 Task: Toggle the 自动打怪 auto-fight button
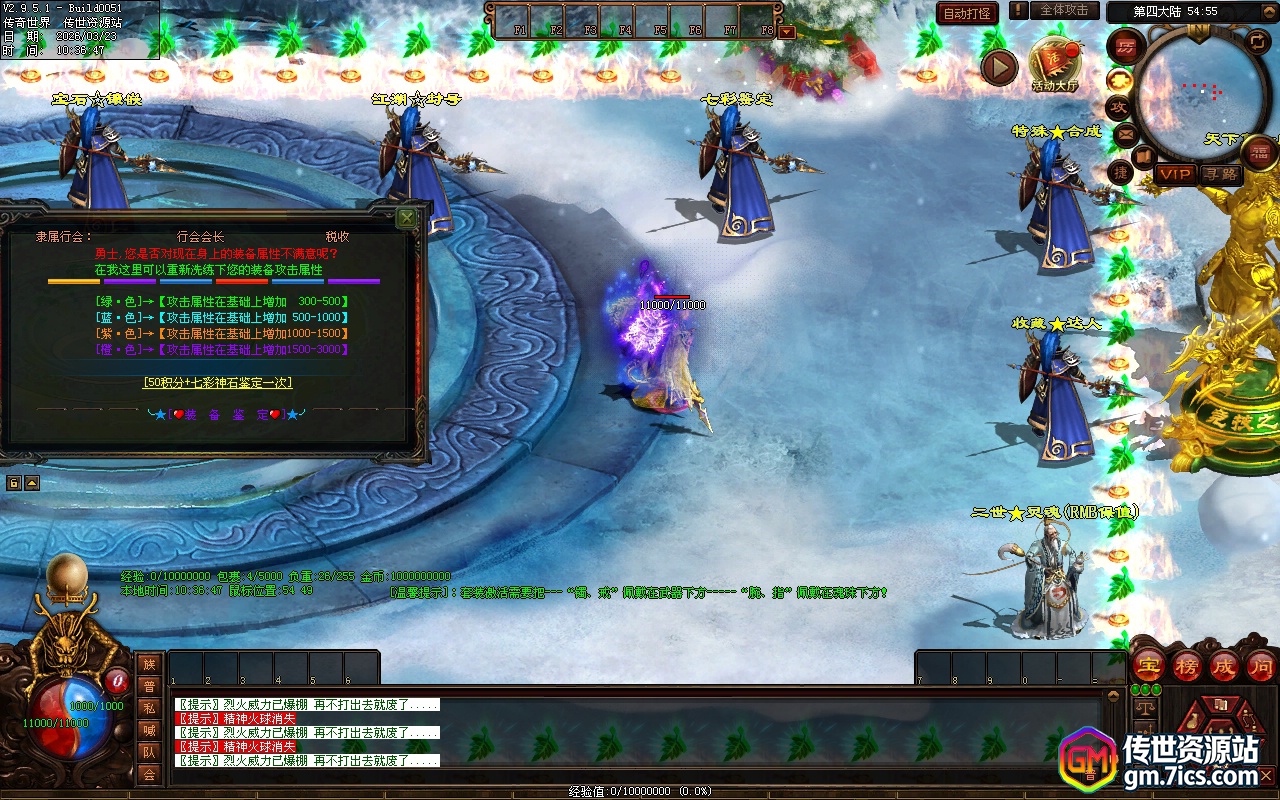point(967,13)
